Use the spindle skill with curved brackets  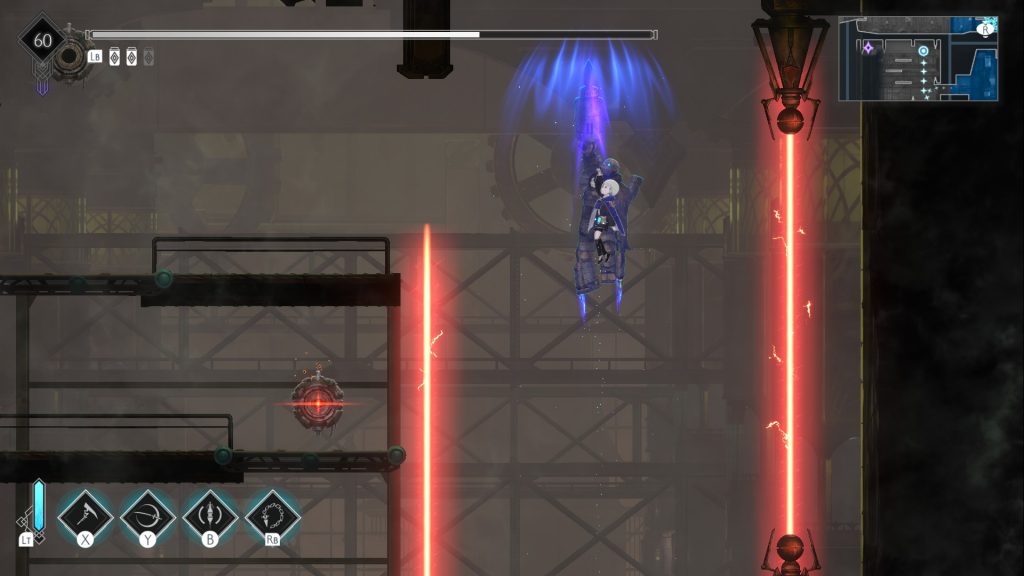210,516
